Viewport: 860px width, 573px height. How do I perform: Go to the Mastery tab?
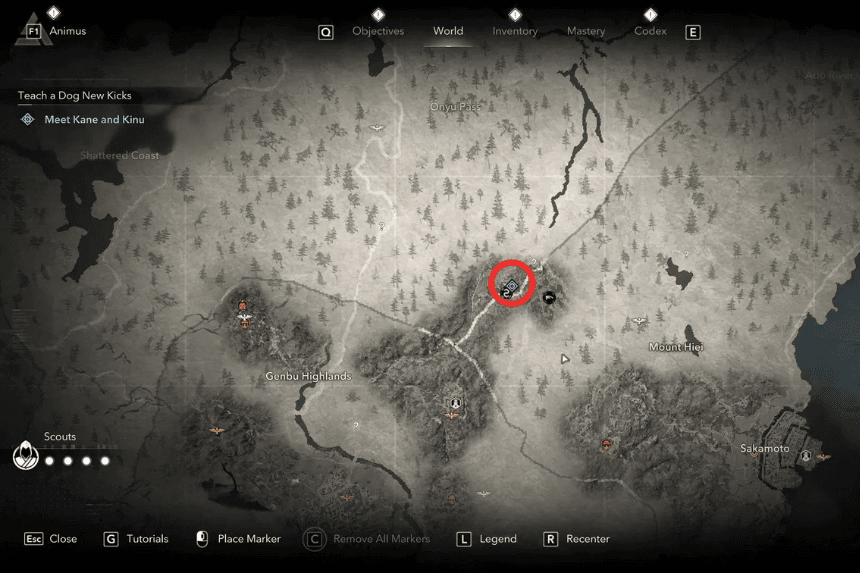586,31
